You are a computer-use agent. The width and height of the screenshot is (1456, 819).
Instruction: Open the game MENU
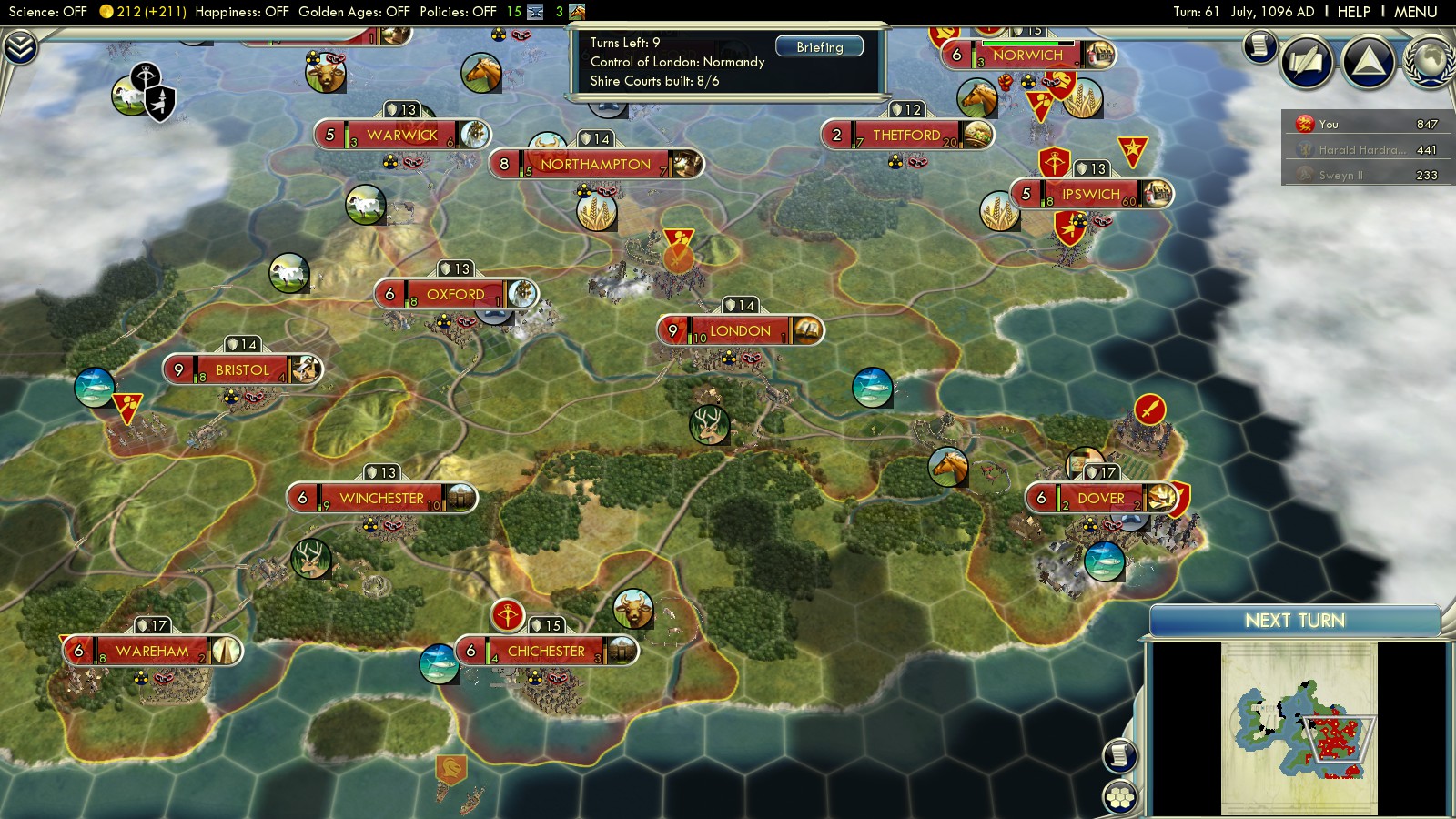coord(1415,12)
